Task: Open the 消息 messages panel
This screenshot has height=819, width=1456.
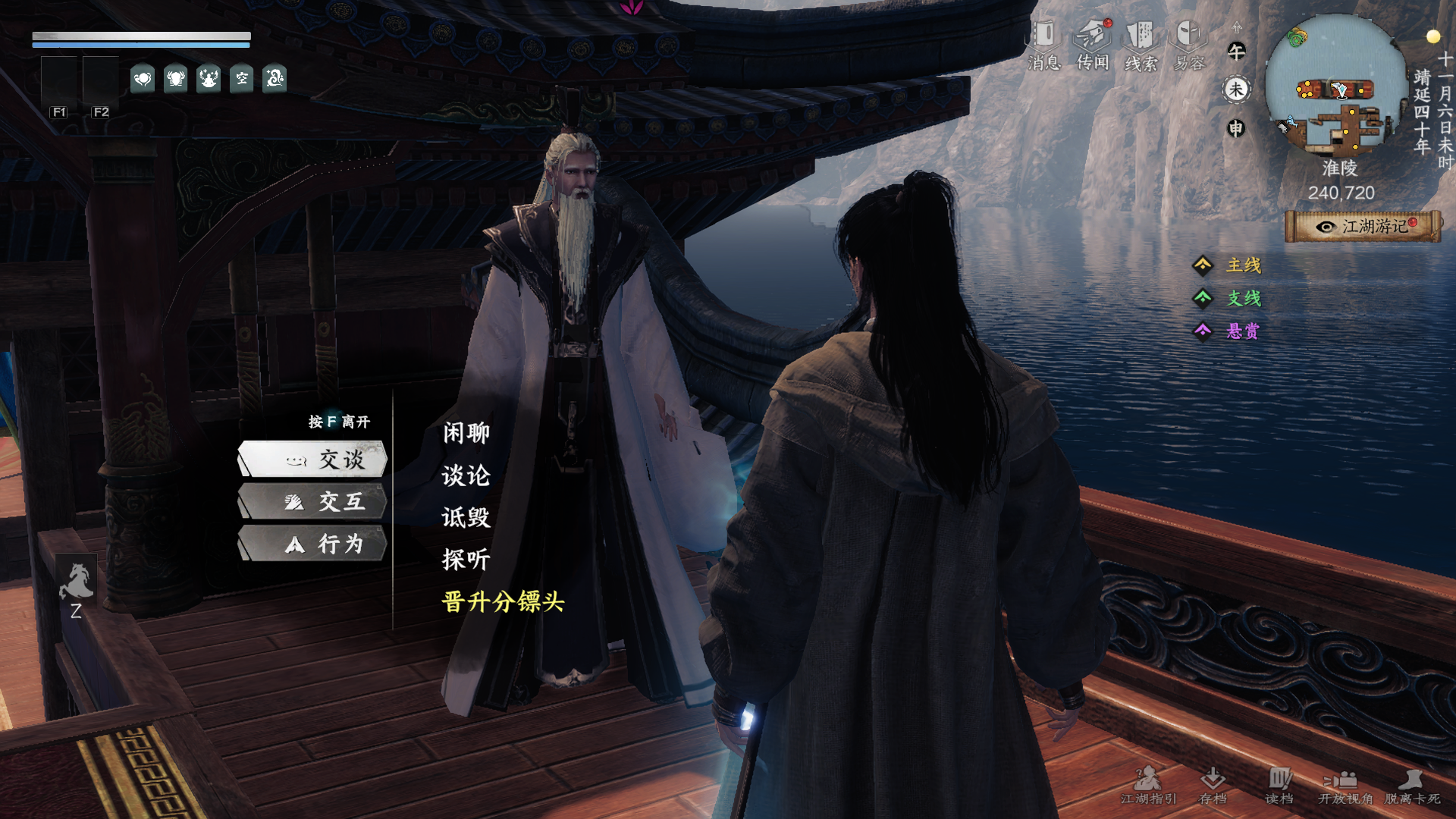Action: point(1044,45)
